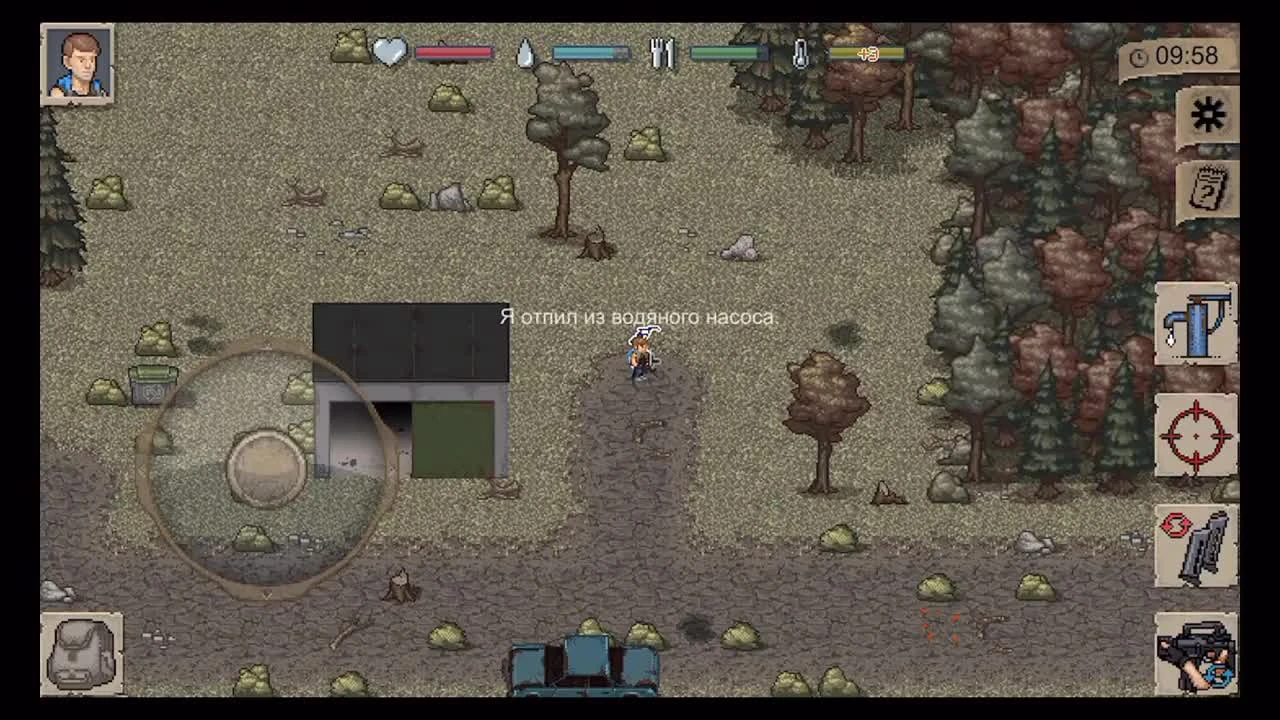The image size is (1280, 720).
Task: Tap the thermometer temperature icon
Action: [802, 52]
